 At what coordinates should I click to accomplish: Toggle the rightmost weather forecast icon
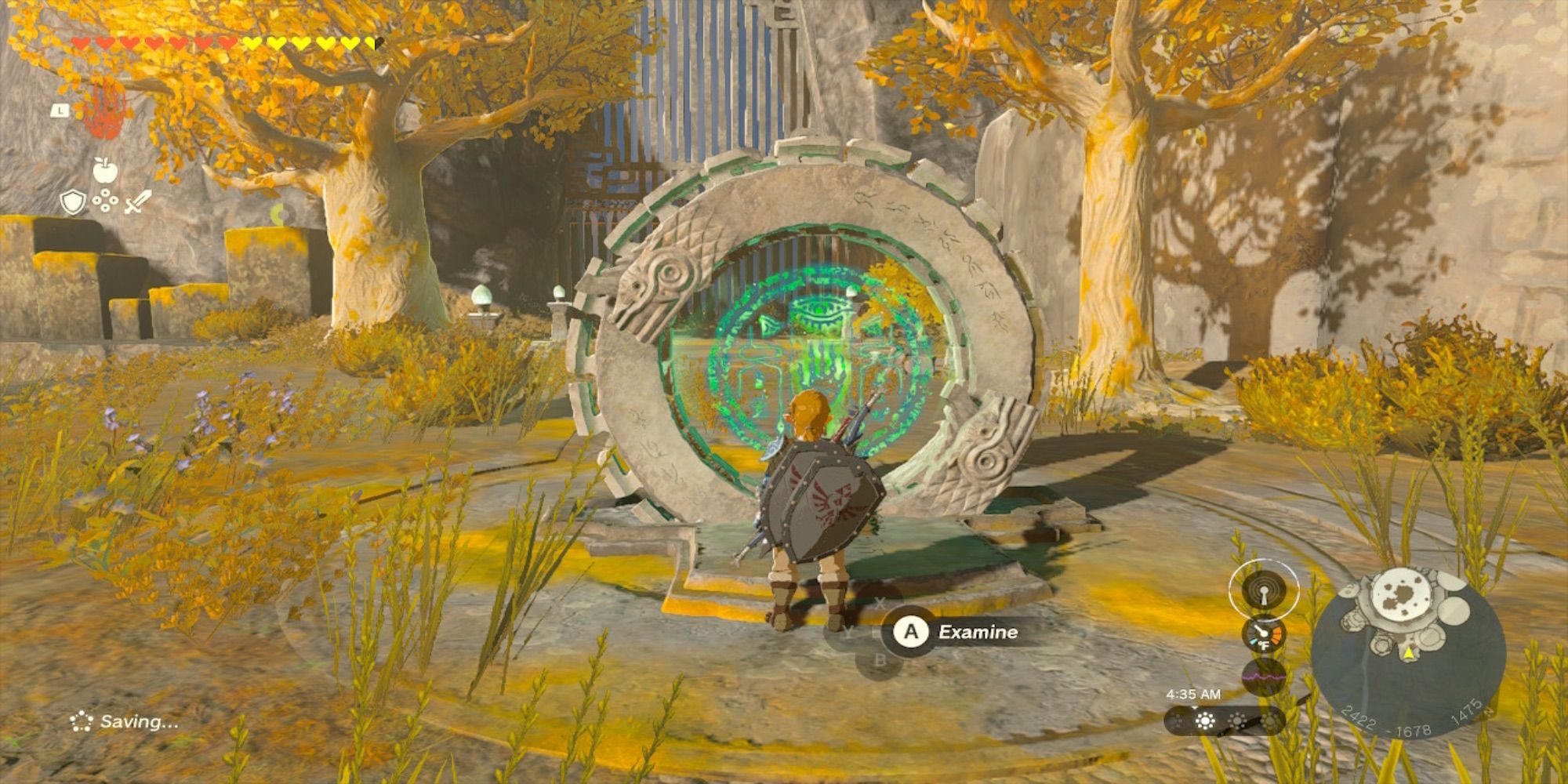pos(1269,720)
